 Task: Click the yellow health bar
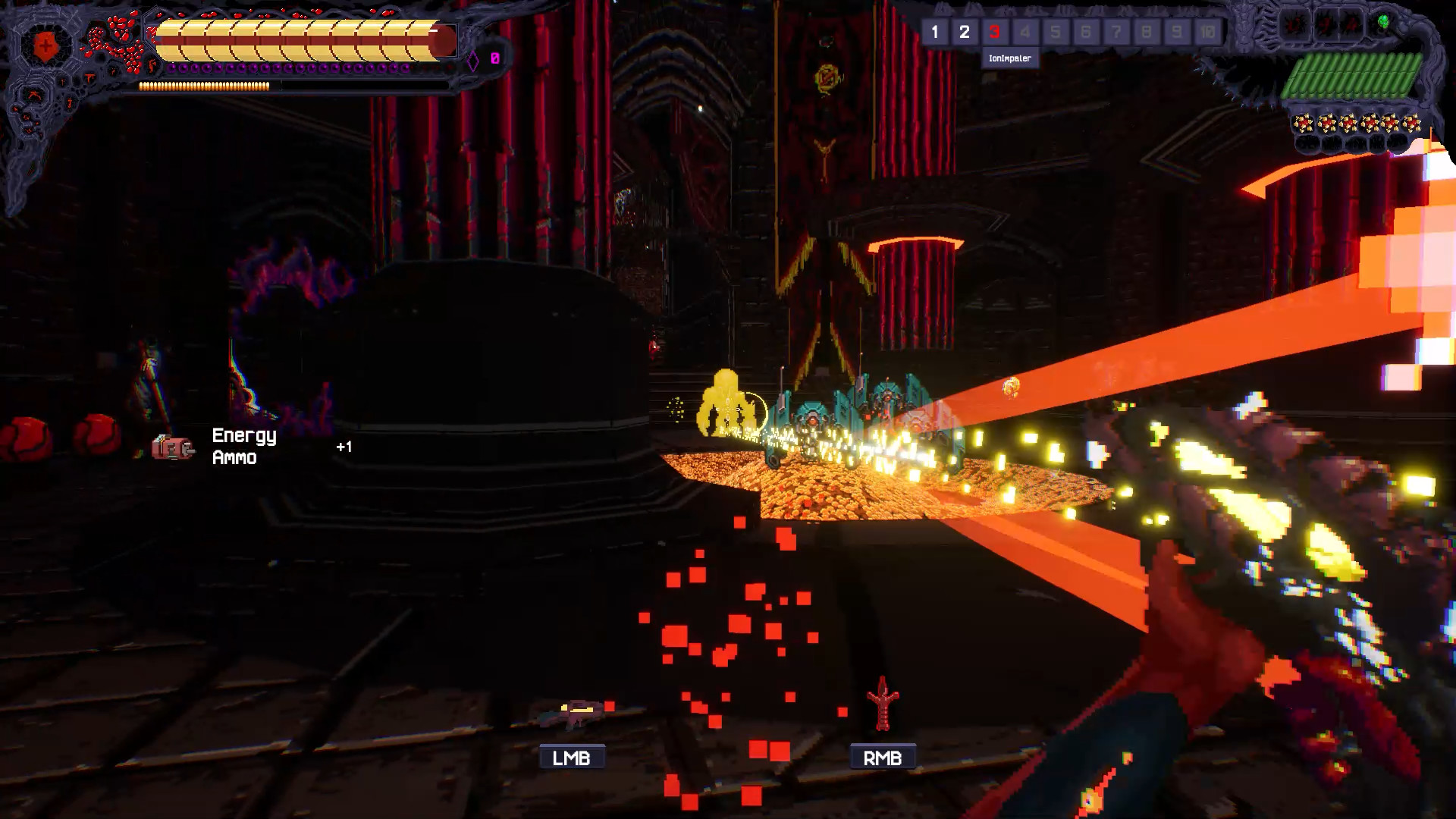(x=296, y=38)
